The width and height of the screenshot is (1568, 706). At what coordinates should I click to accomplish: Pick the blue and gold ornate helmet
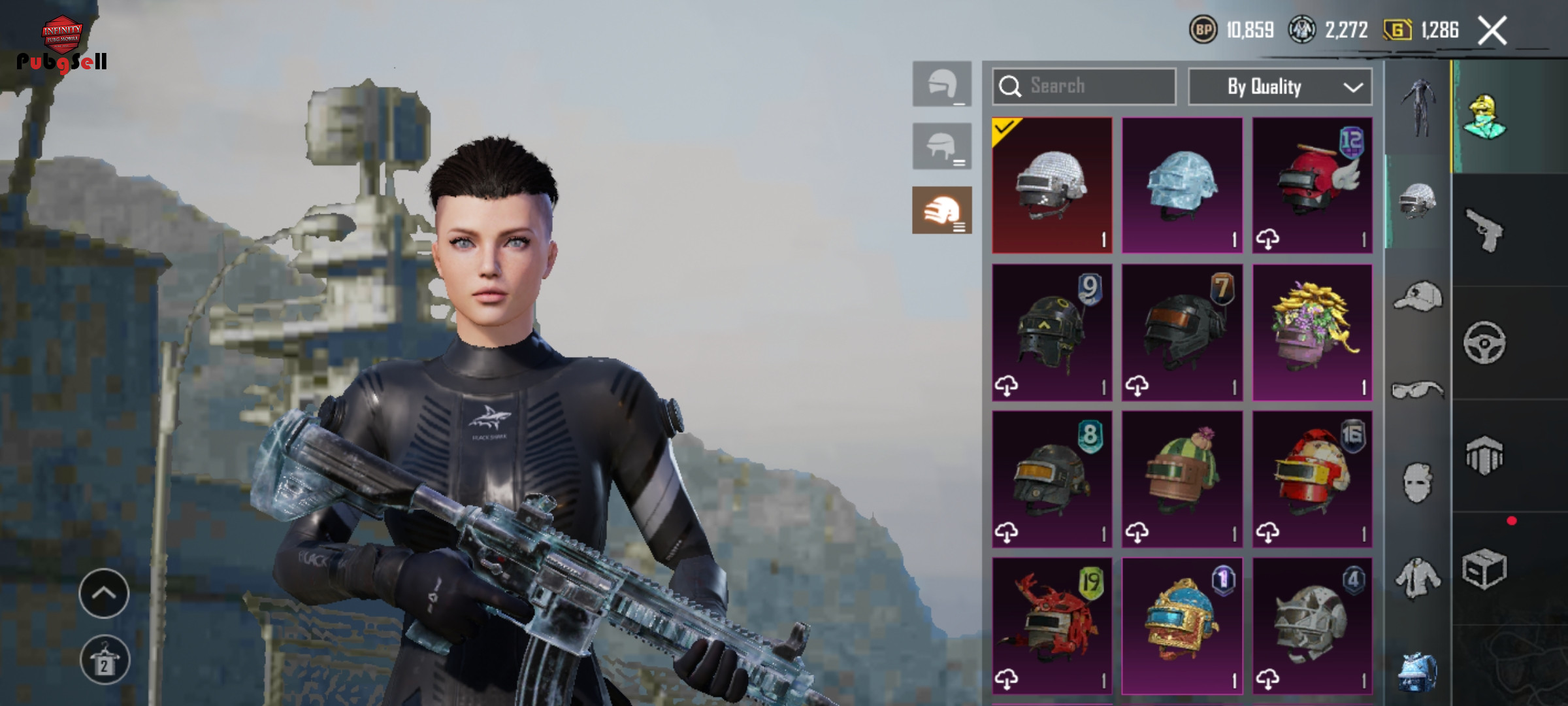(x=1182, y=626)
